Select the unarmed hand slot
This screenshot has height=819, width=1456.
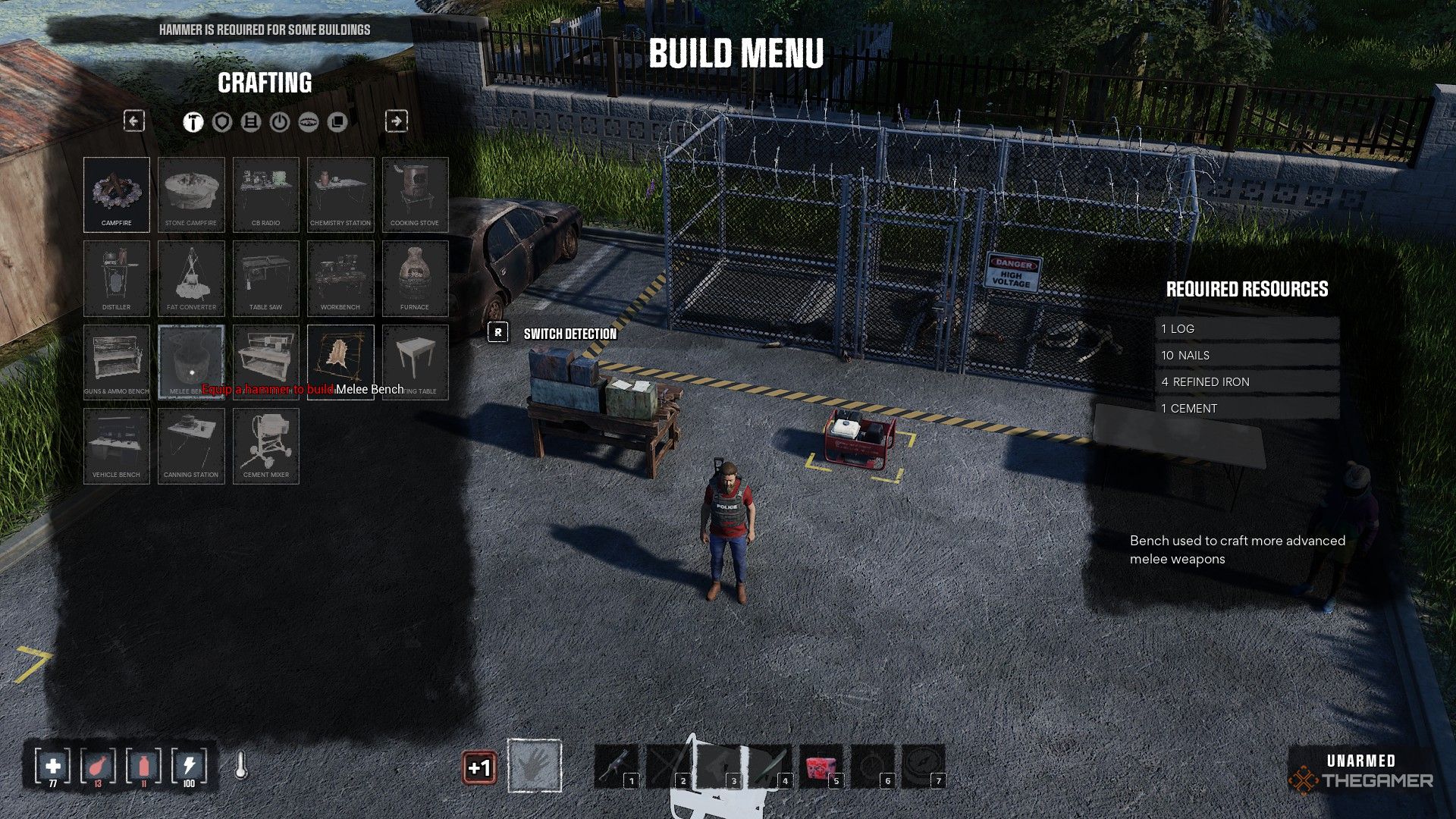point(535,766)
